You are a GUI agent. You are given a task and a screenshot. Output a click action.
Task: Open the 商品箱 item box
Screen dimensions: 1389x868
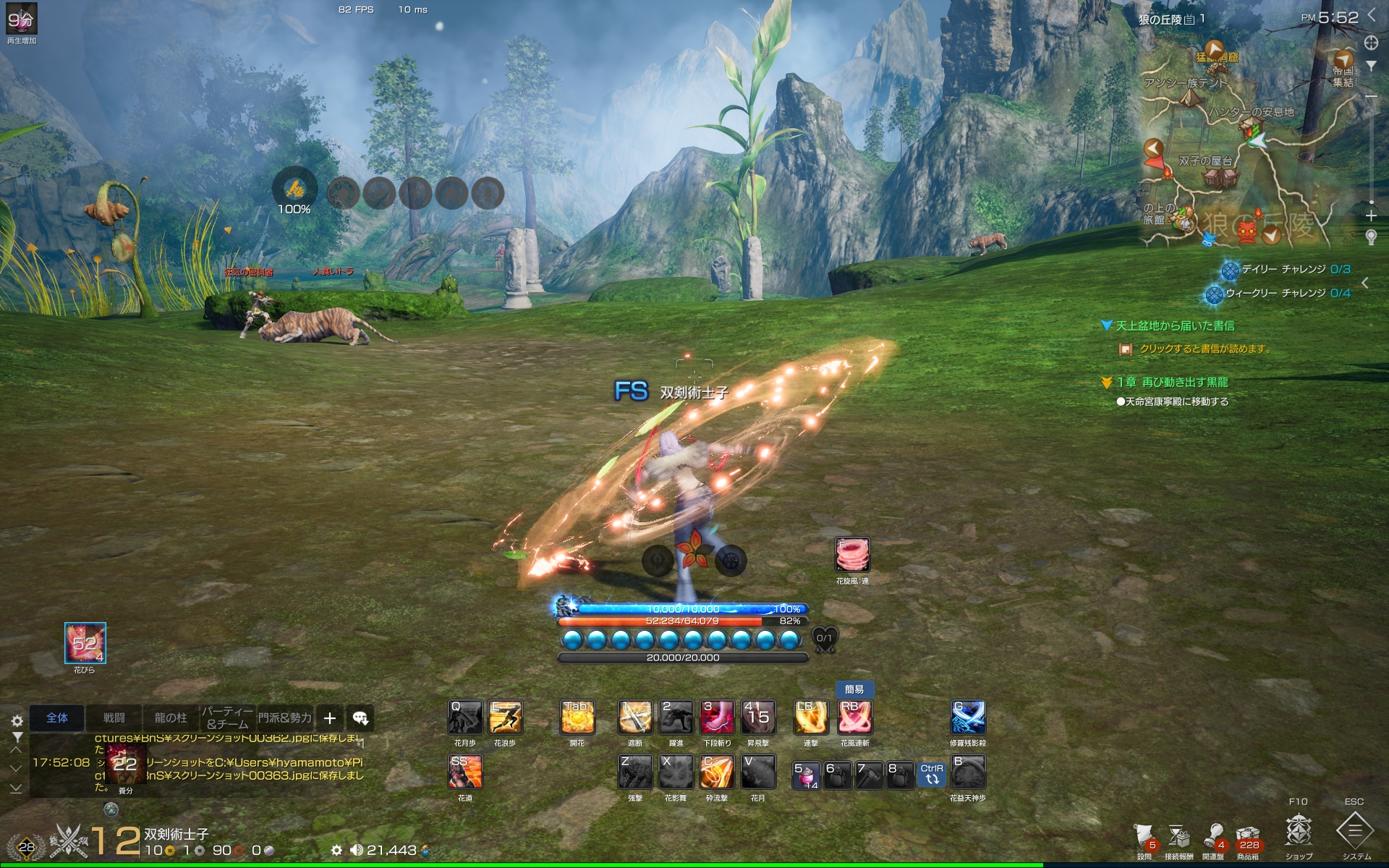point(1248,839)
